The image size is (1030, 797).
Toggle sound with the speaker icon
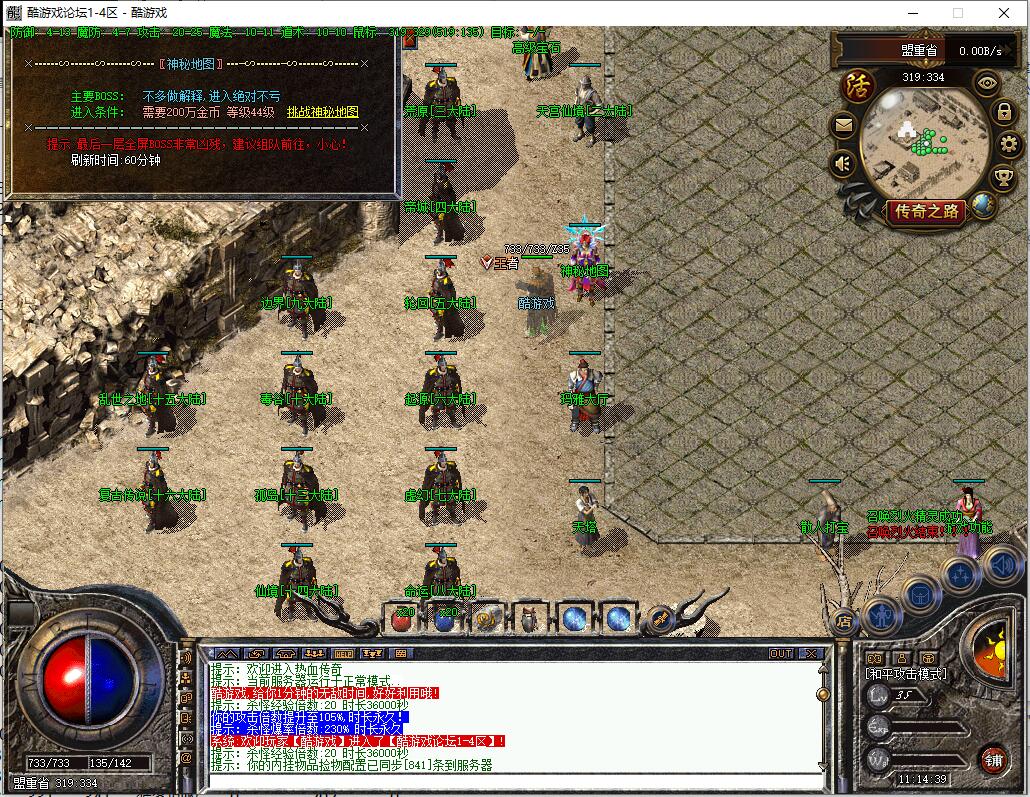pyautogui.click(x=843, y=163)
